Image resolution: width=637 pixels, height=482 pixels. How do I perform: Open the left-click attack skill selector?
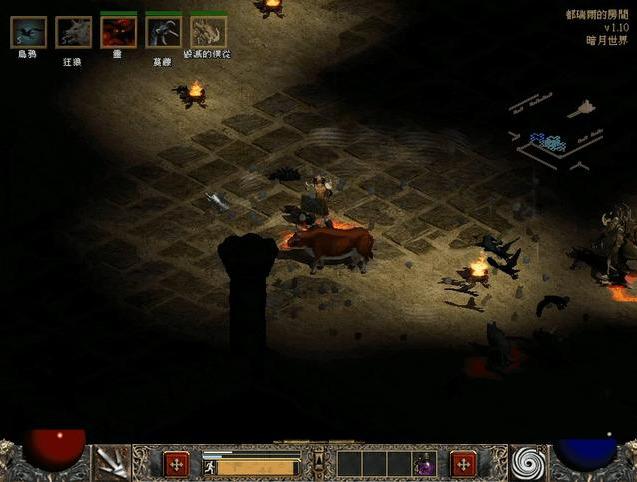coord(112,463)
